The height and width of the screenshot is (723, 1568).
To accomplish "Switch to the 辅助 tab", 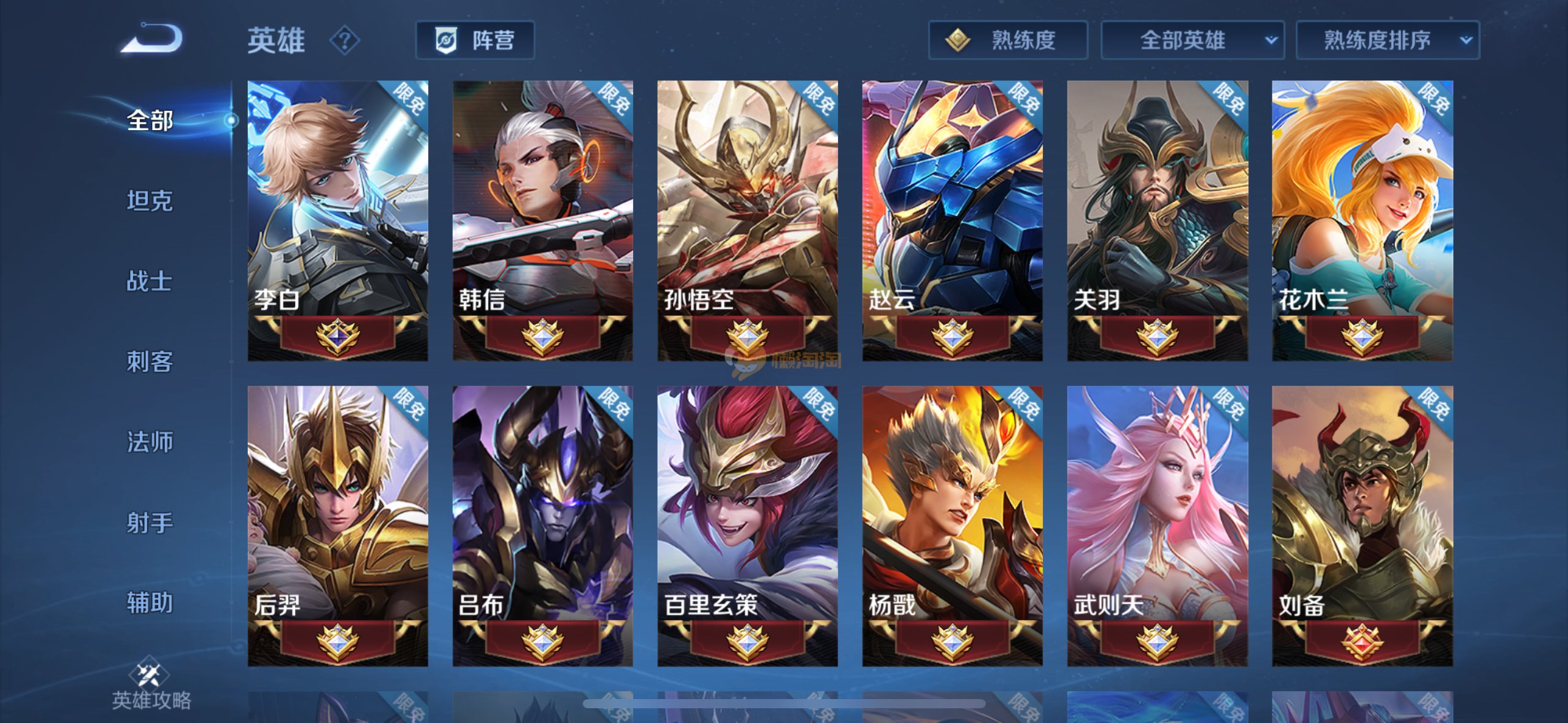I will pyautogui.click(x=150, y=603).
